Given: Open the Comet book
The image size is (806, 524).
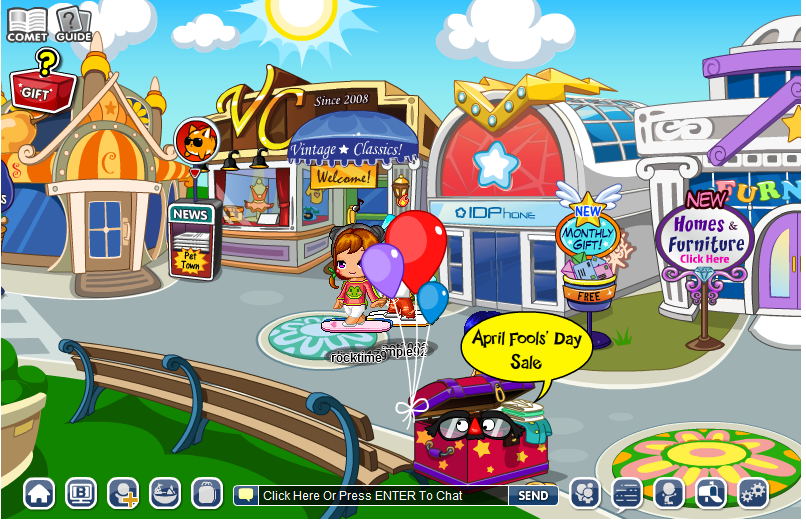Looking at the screenshot, I should [x=27, y=22].
